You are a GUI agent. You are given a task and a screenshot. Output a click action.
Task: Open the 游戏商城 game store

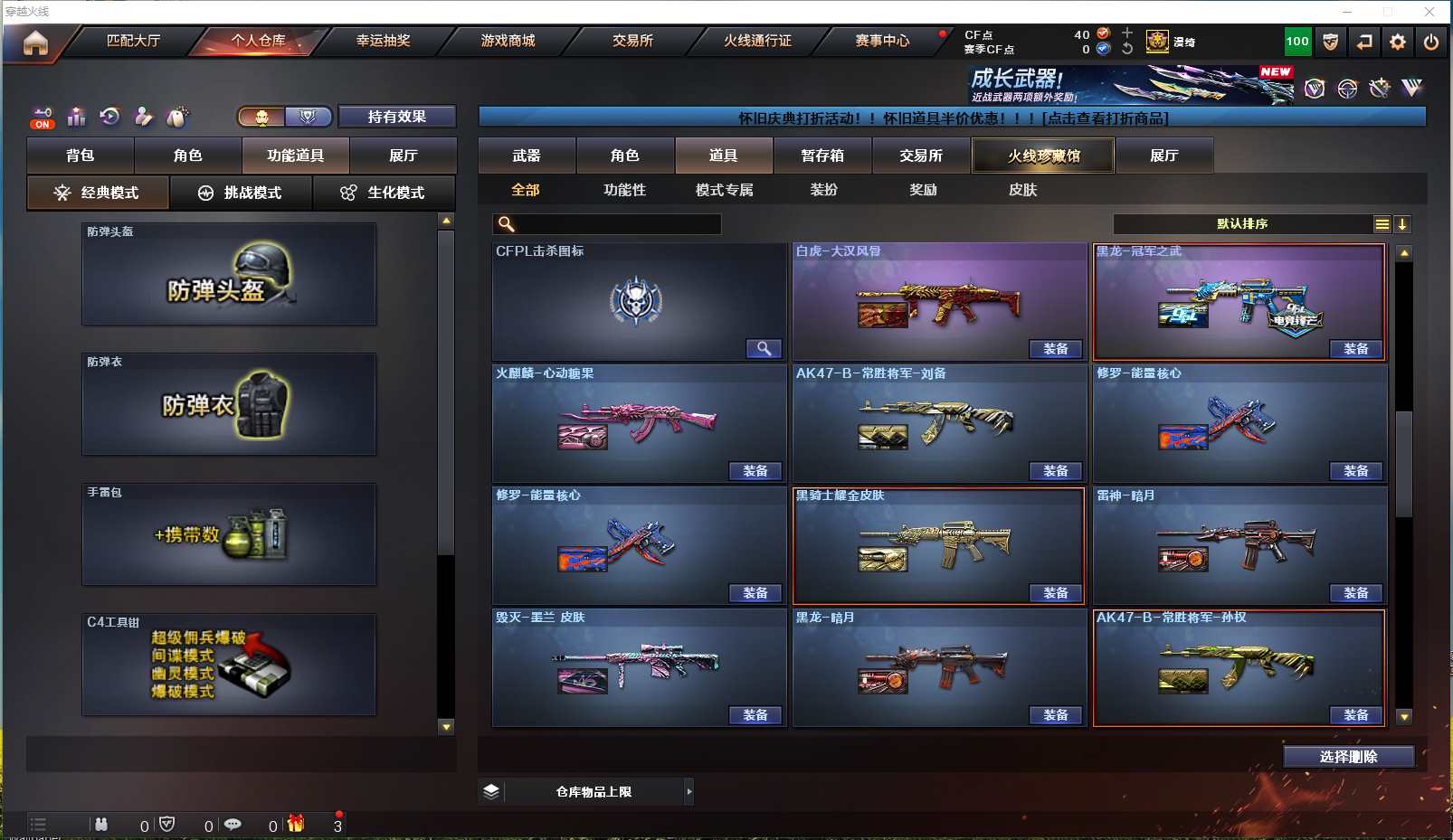[x=508, y=41]
